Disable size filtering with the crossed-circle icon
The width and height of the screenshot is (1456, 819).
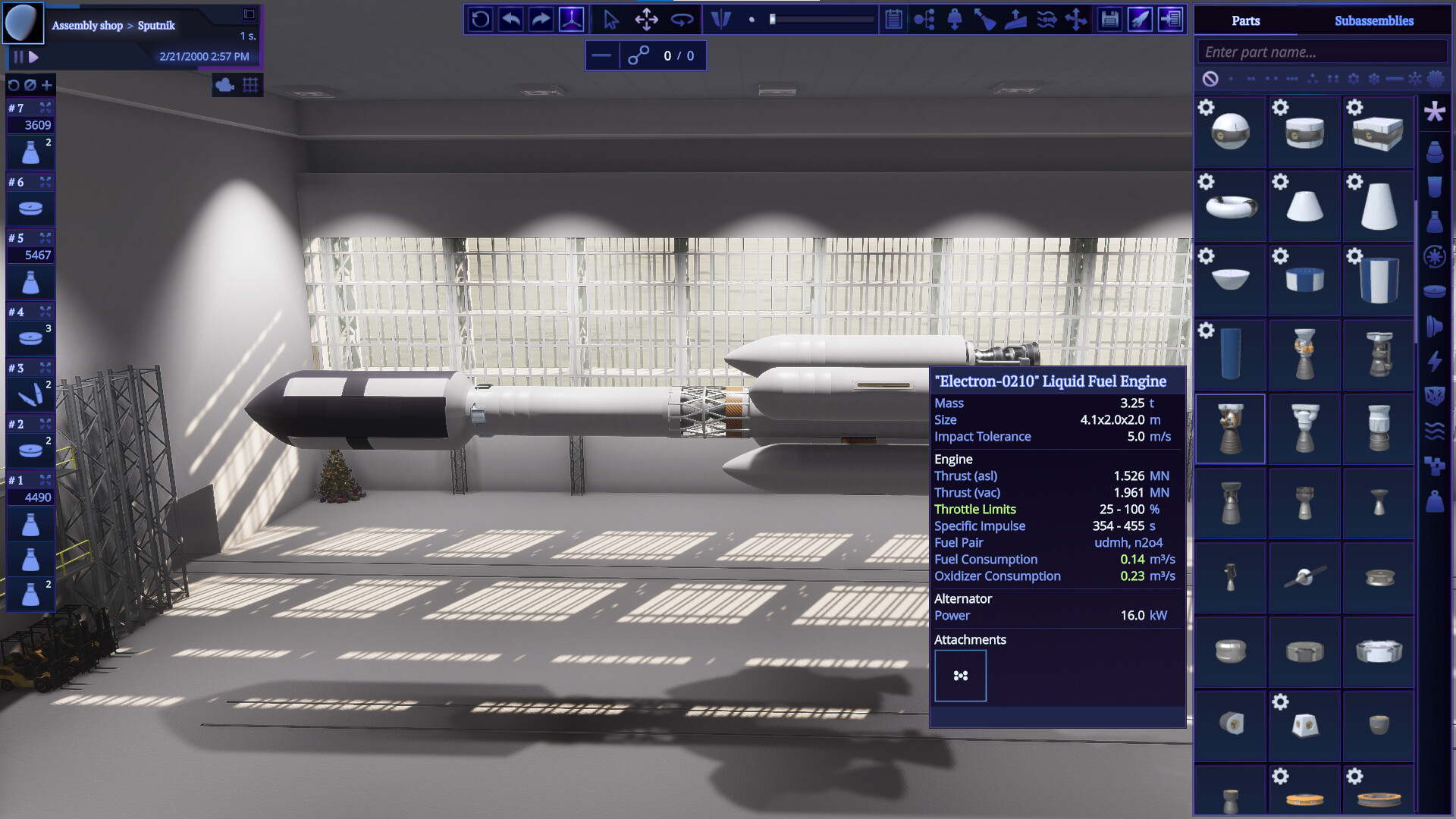(x=1212, y=78)
